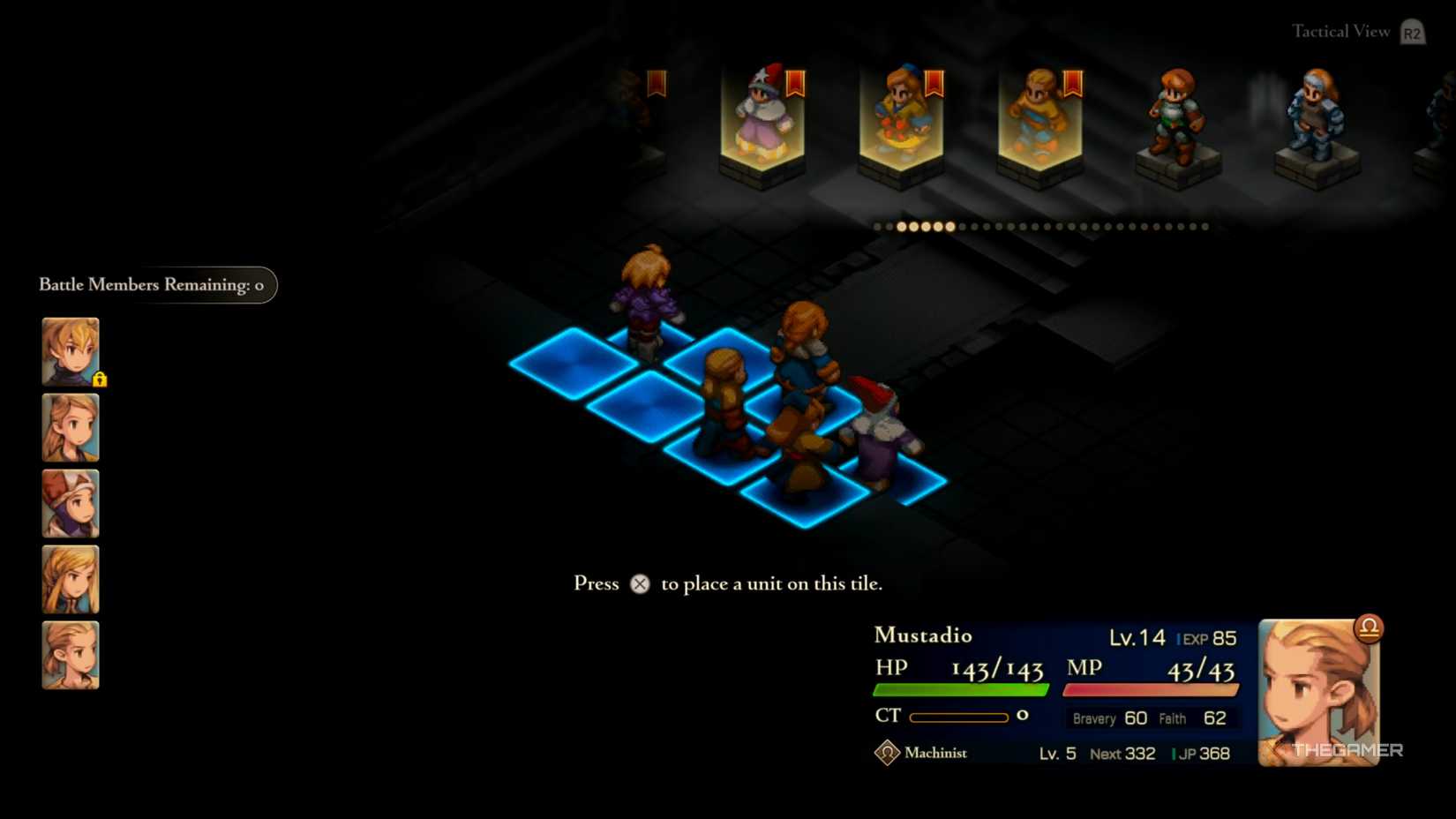This screenshot has width=1456, height=819.
Task: Select the armored knight unit in the top roster
Action: coord(1314,119)
